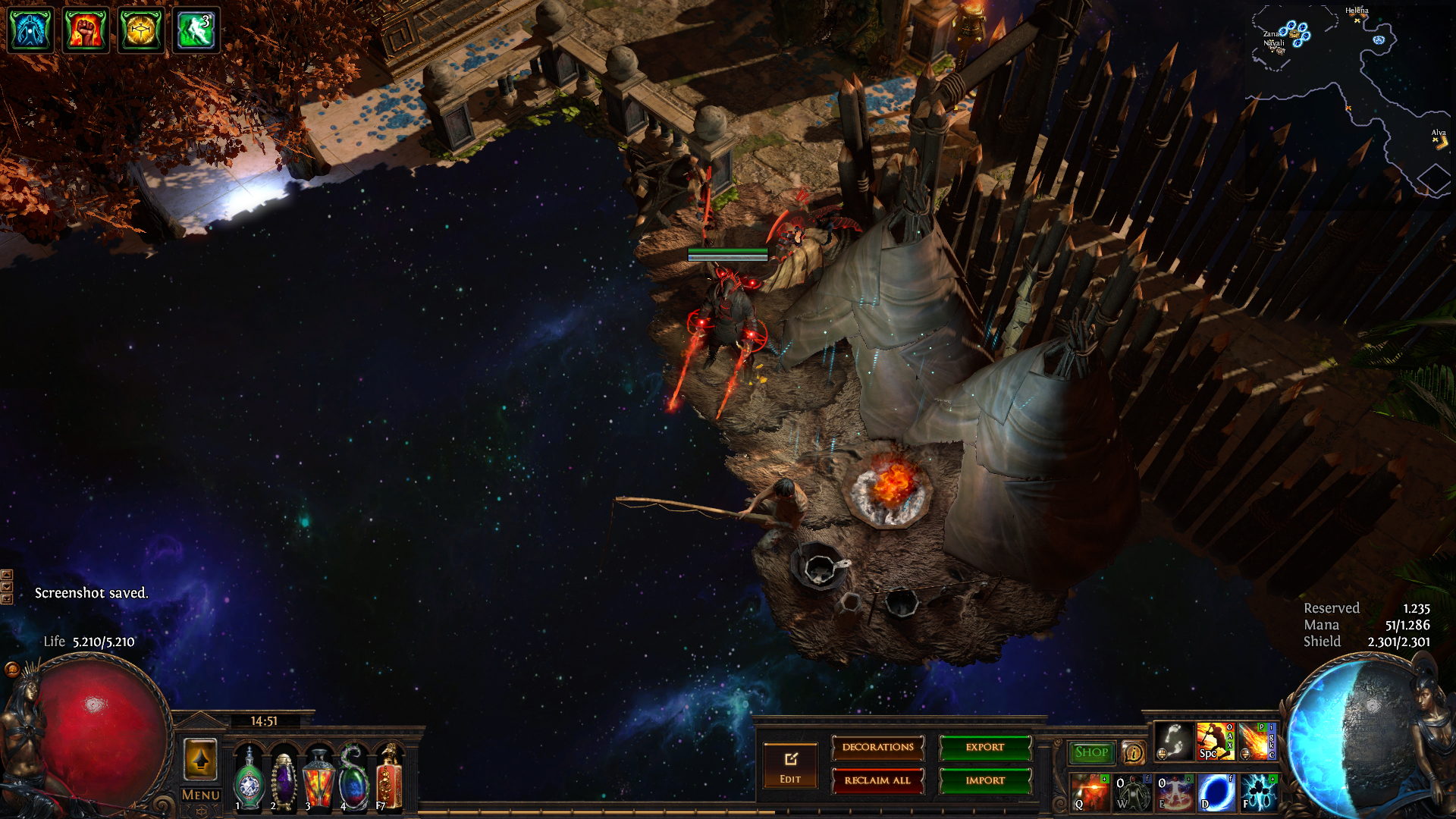
Task: Click the minimap overlay
Action: click(x=1350, y=99)
